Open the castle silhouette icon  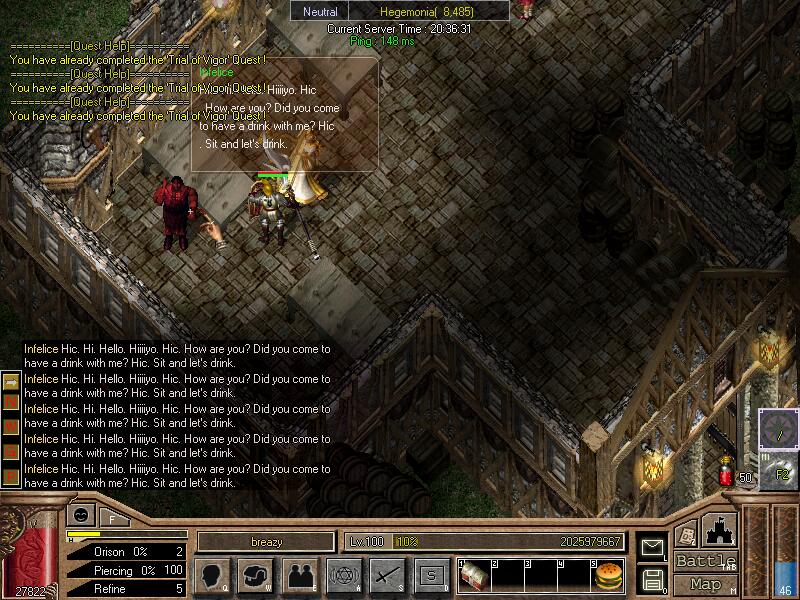click(x=721, y=528)
